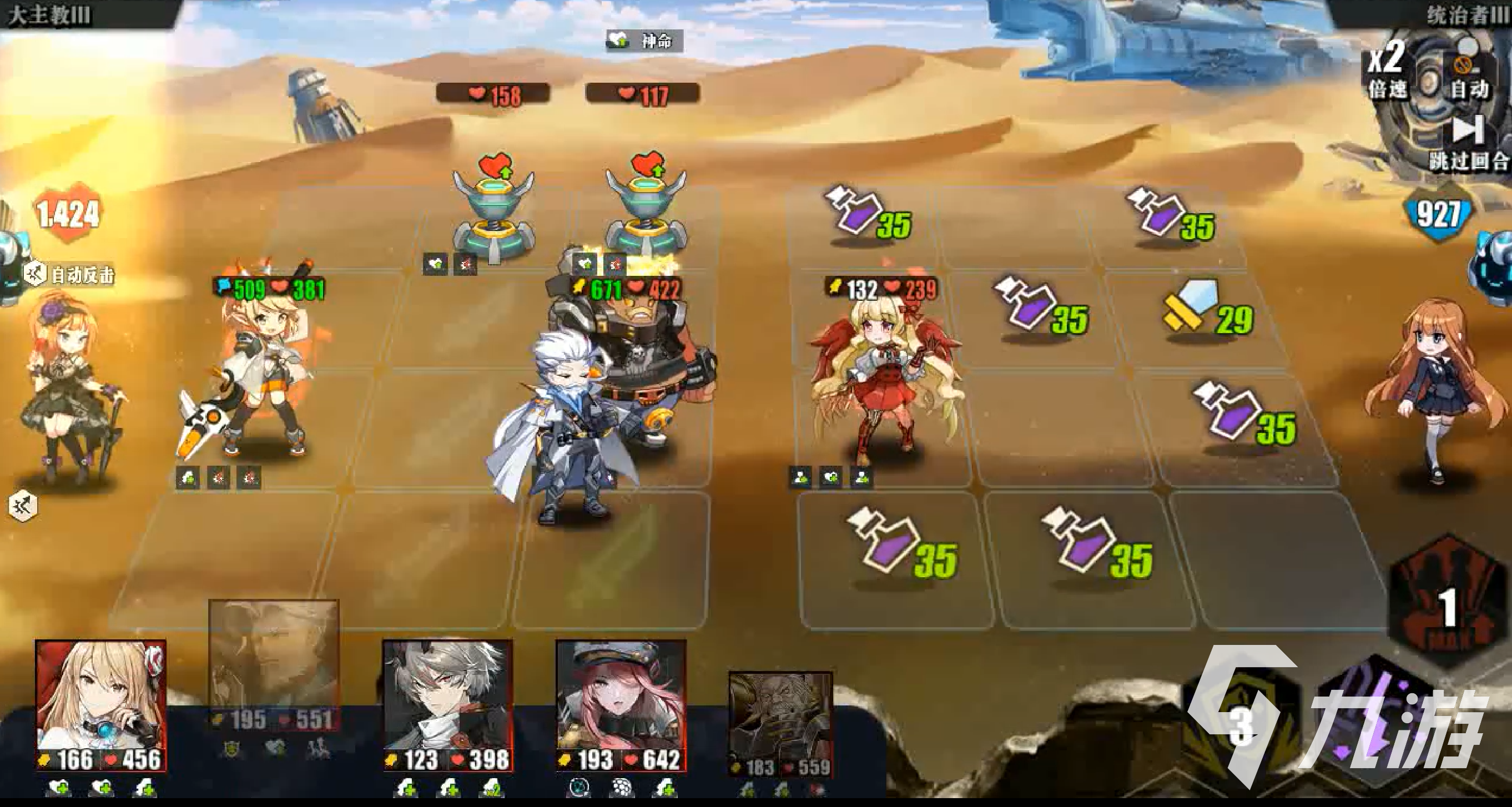The height and width of the screenshot is (807, 1512).
Task: Choose the silver-haired hero card with 123 attack
Action: pyautogui.click(x=447, y=704)
